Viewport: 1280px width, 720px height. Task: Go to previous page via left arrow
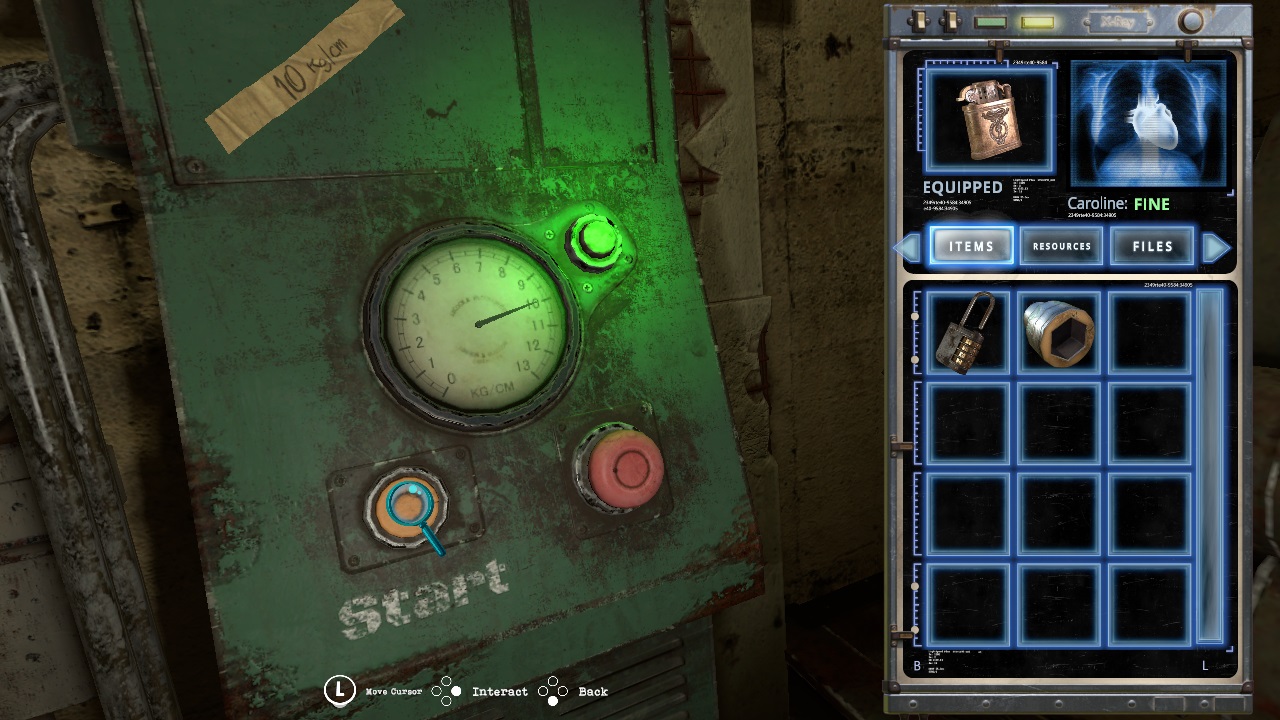[x=909, y=246]
